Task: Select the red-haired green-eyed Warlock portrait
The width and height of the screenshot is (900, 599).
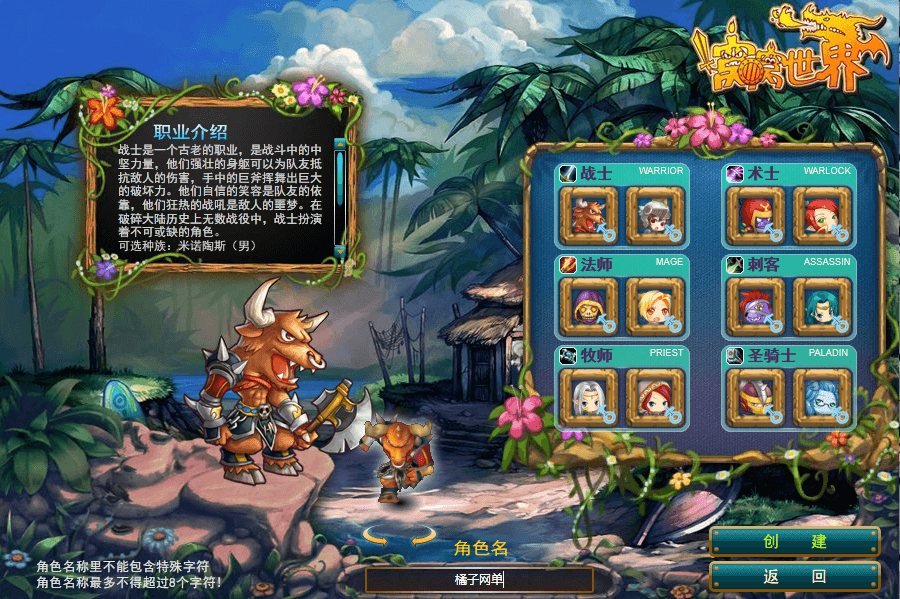Action: tap(821, 214)
